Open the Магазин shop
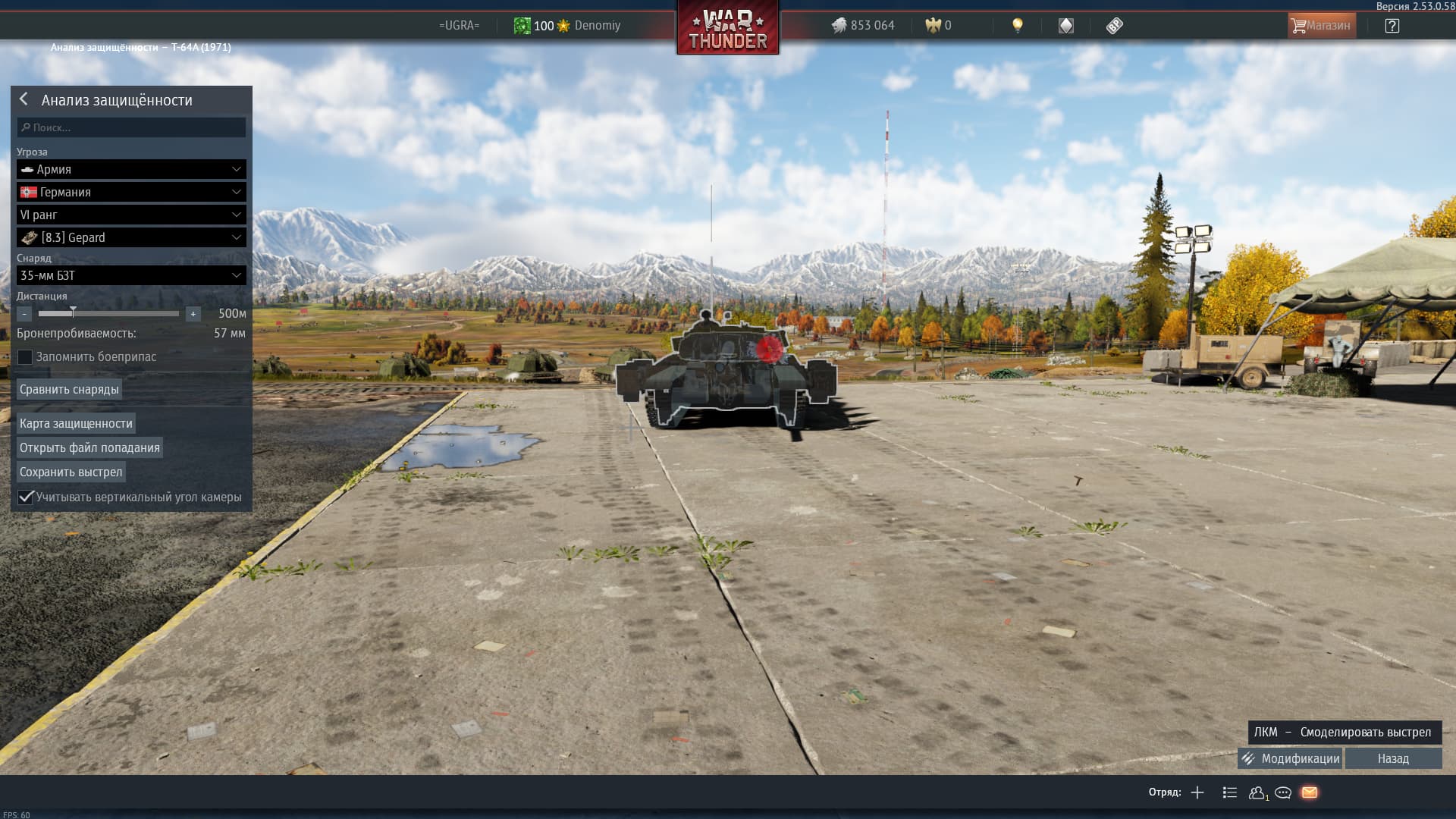This screenshot has height=819, width=1456. point(1321,26)
